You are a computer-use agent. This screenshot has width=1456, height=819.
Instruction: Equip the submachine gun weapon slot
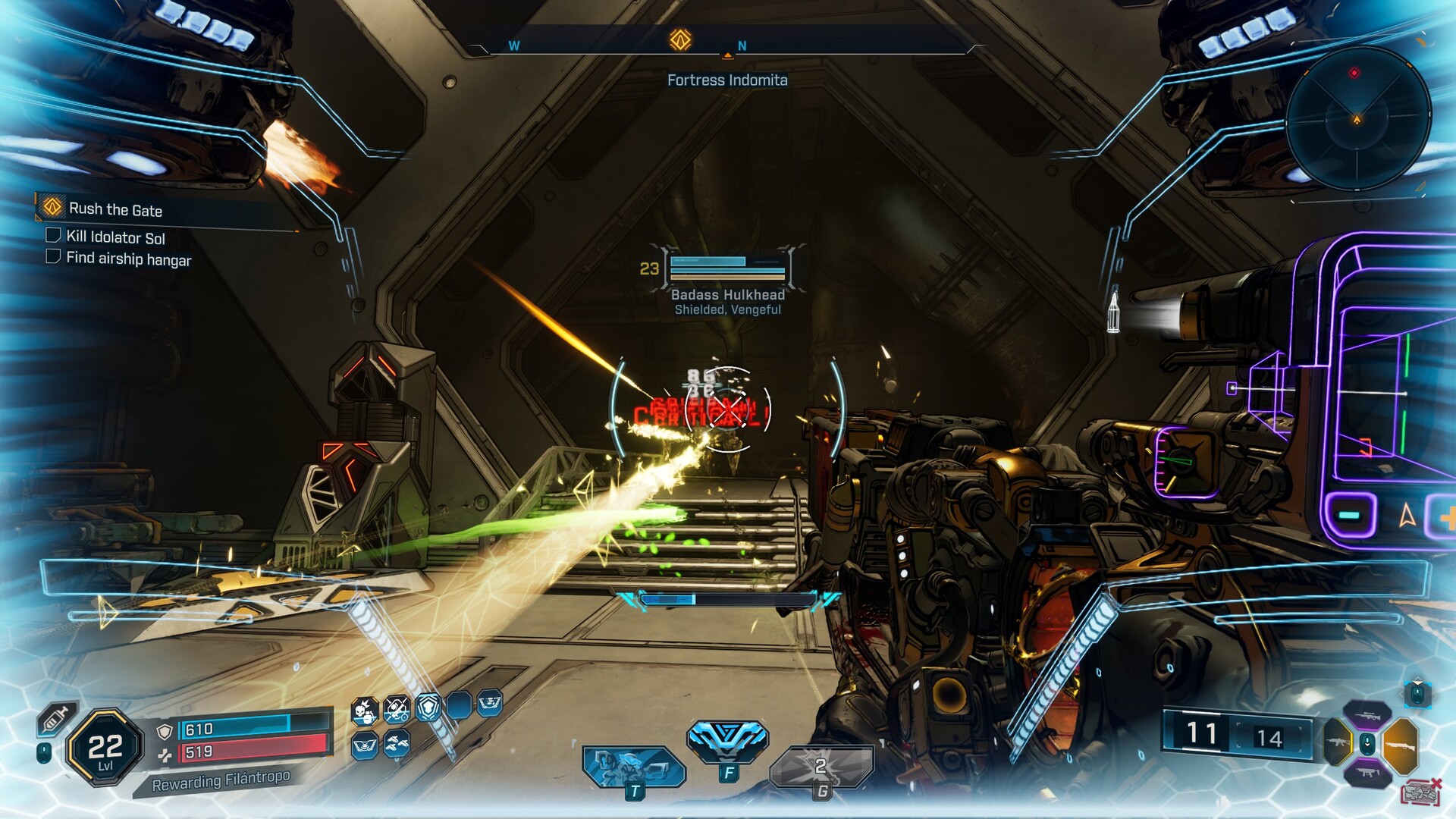tap(1367, 773)
